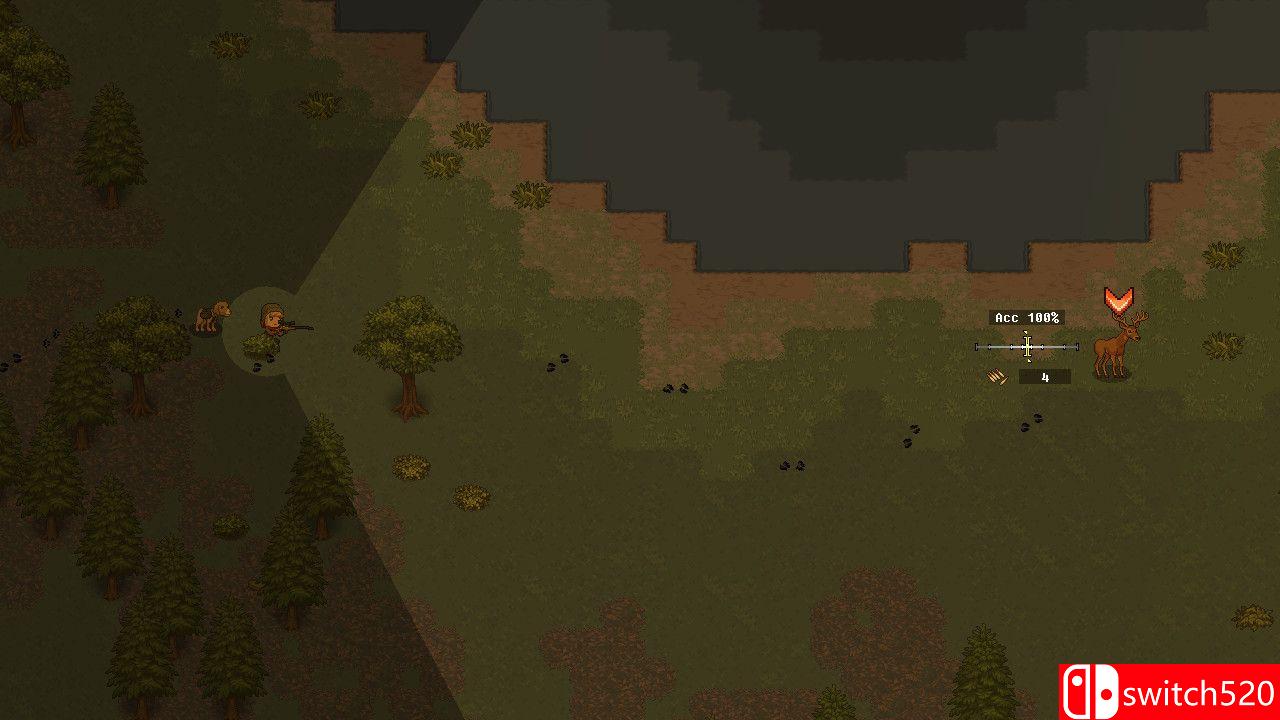Click the animal tracks in the field center
The height and width of the screenshot is (720, 1280).
[x=676, y=387]
